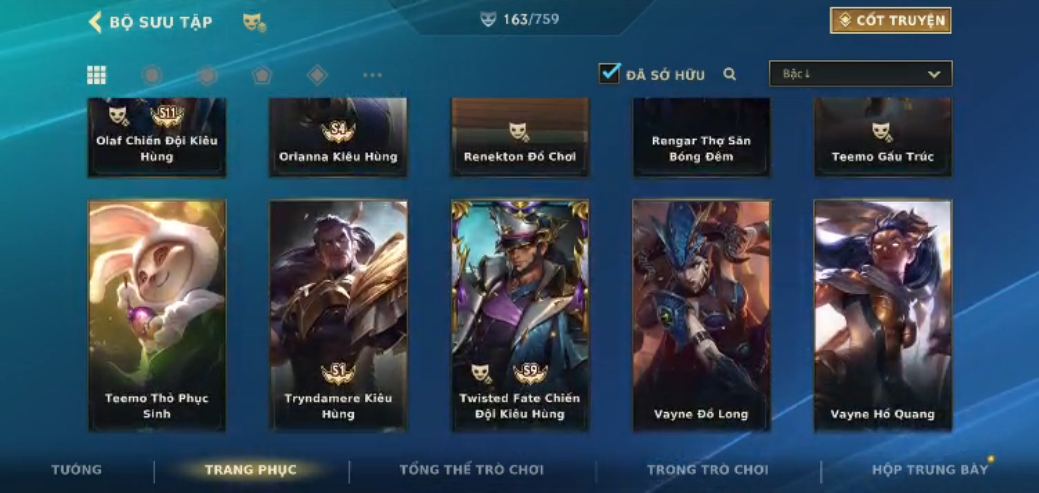Screen dimensions: 1039x493
Task: Switch to the Tướng tab
Action: [77, 470]
